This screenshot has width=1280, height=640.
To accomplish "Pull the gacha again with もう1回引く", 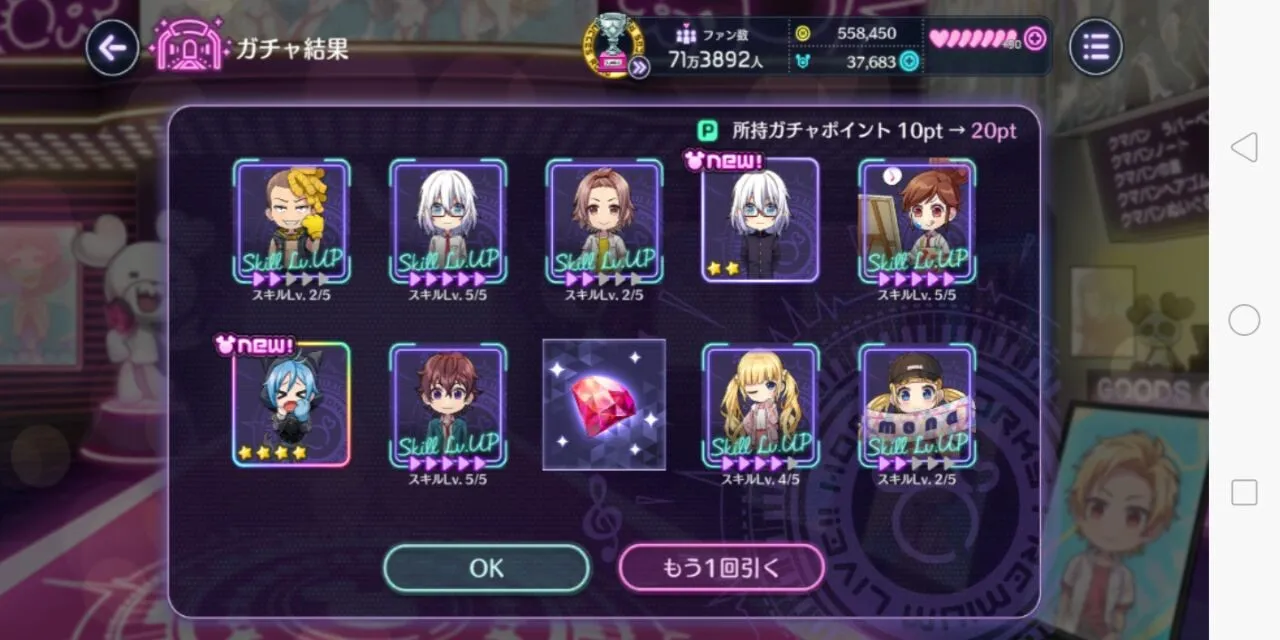I will [721, 568].
